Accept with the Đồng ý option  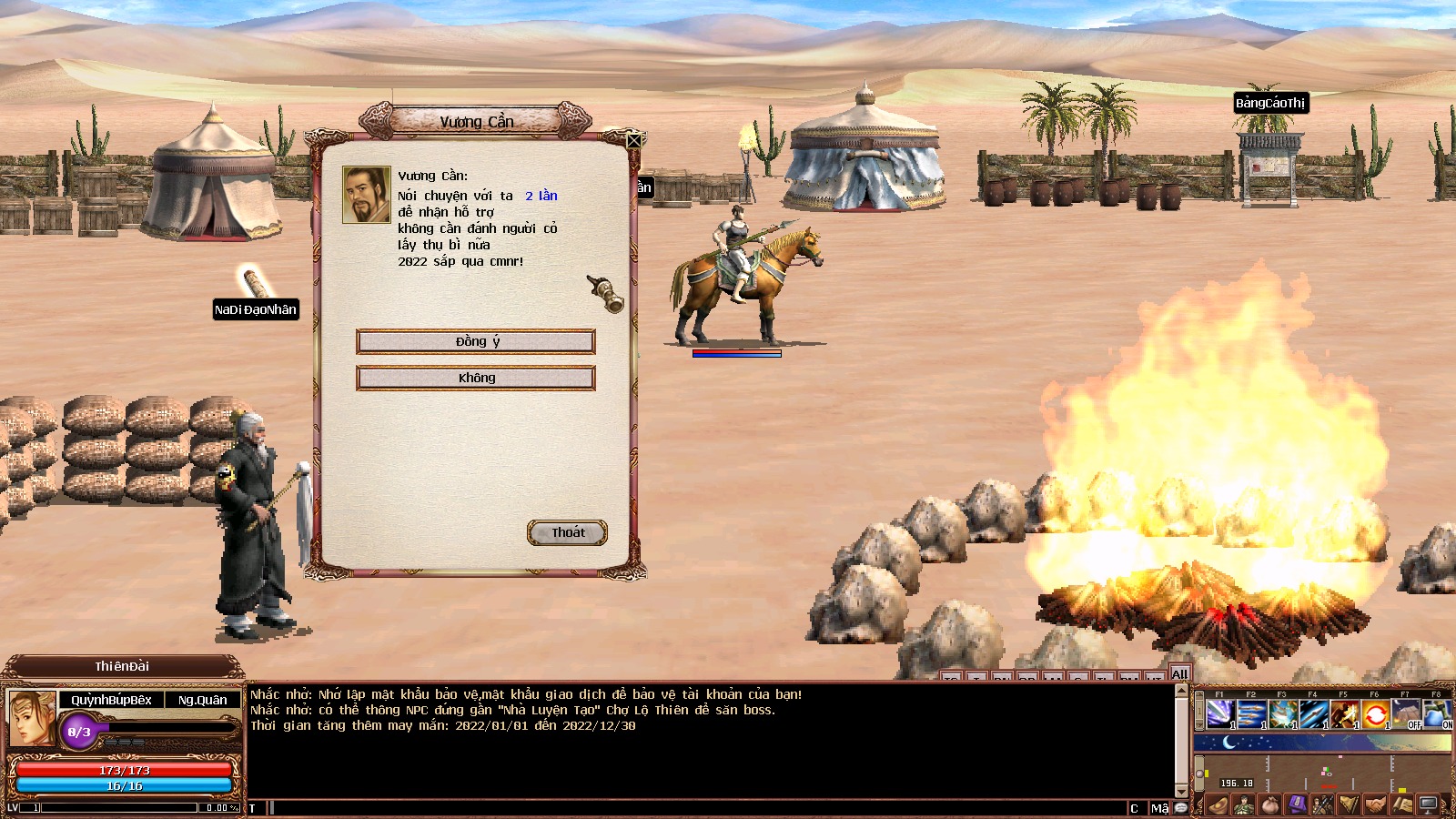[x=476, y=341]
